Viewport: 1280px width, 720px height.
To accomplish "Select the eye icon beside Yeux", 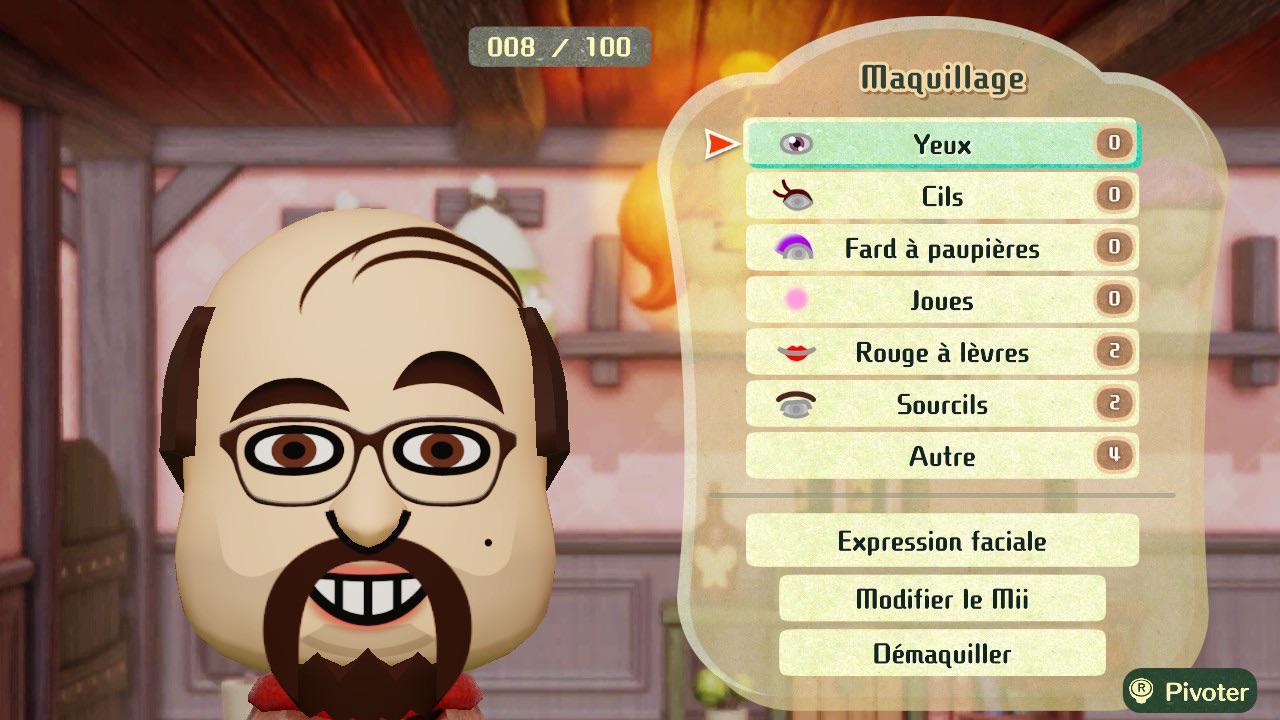I will click(x=796, y=143).
